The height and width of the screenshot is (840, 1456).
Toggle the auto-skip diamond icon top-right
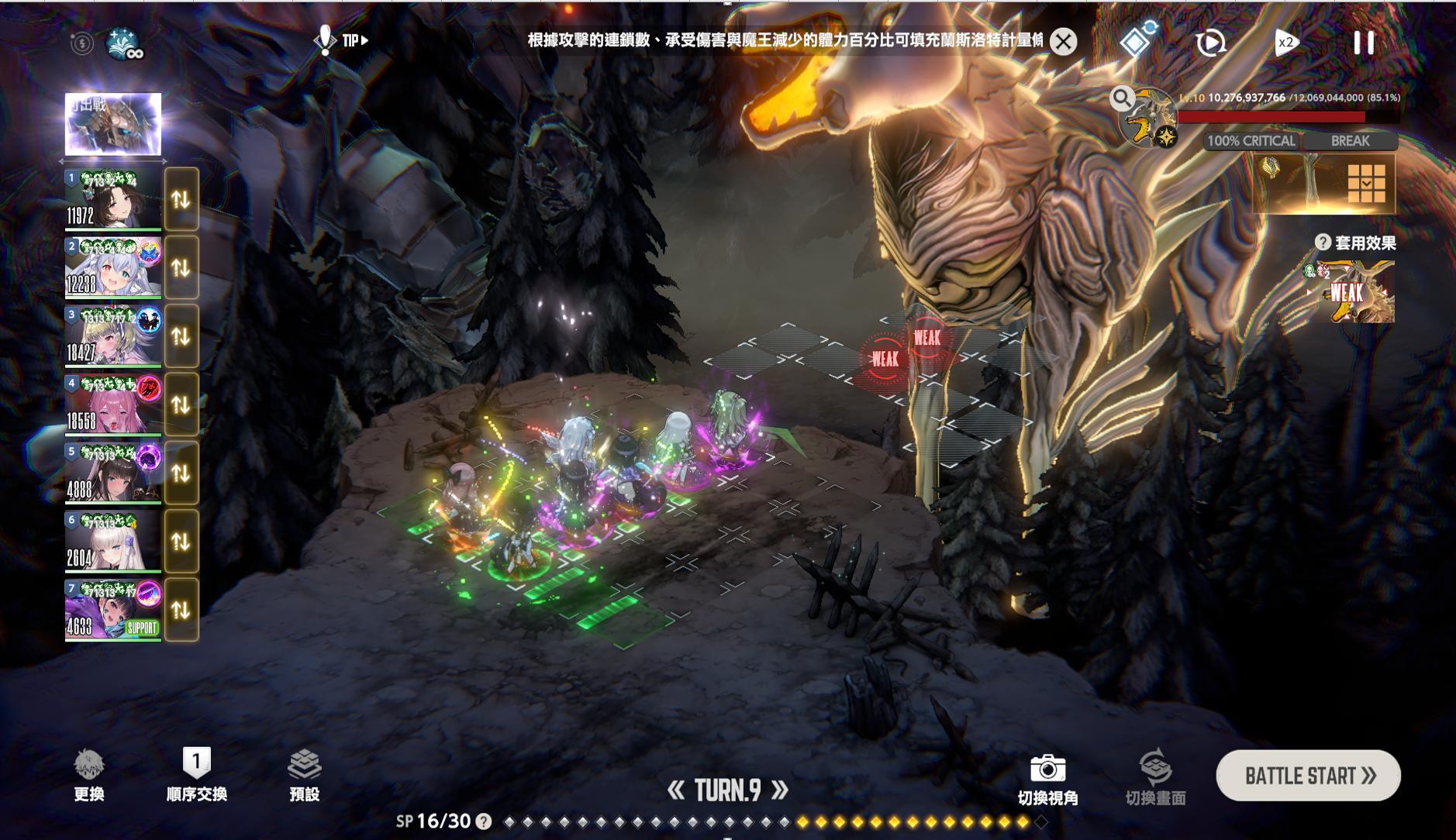pos(1134,40)
